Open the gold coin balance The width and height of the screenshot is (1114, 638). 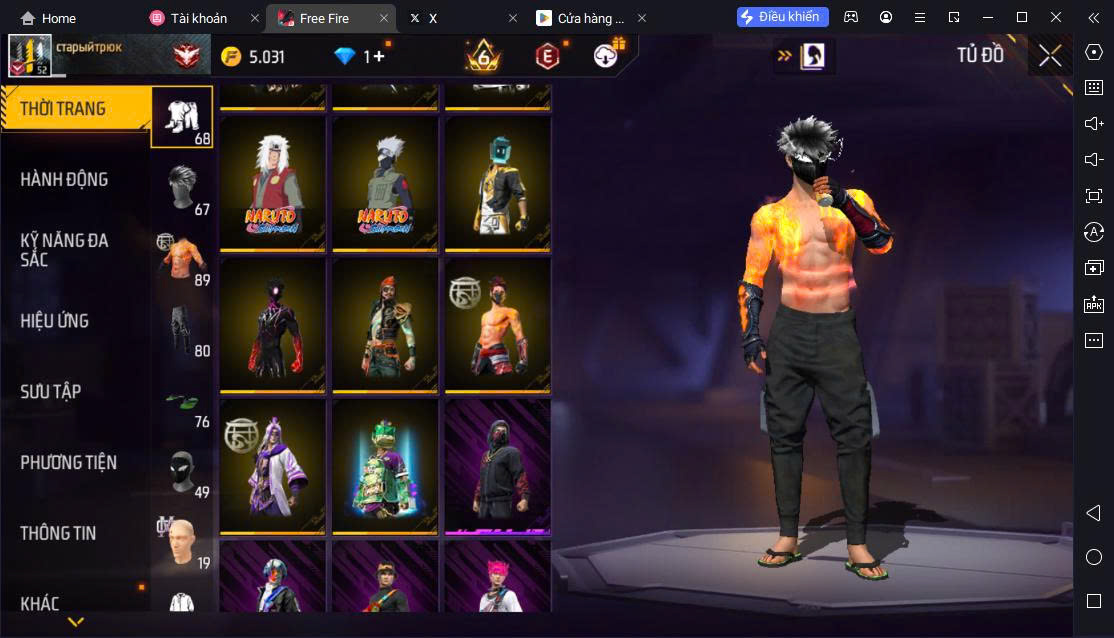point(253,57)
